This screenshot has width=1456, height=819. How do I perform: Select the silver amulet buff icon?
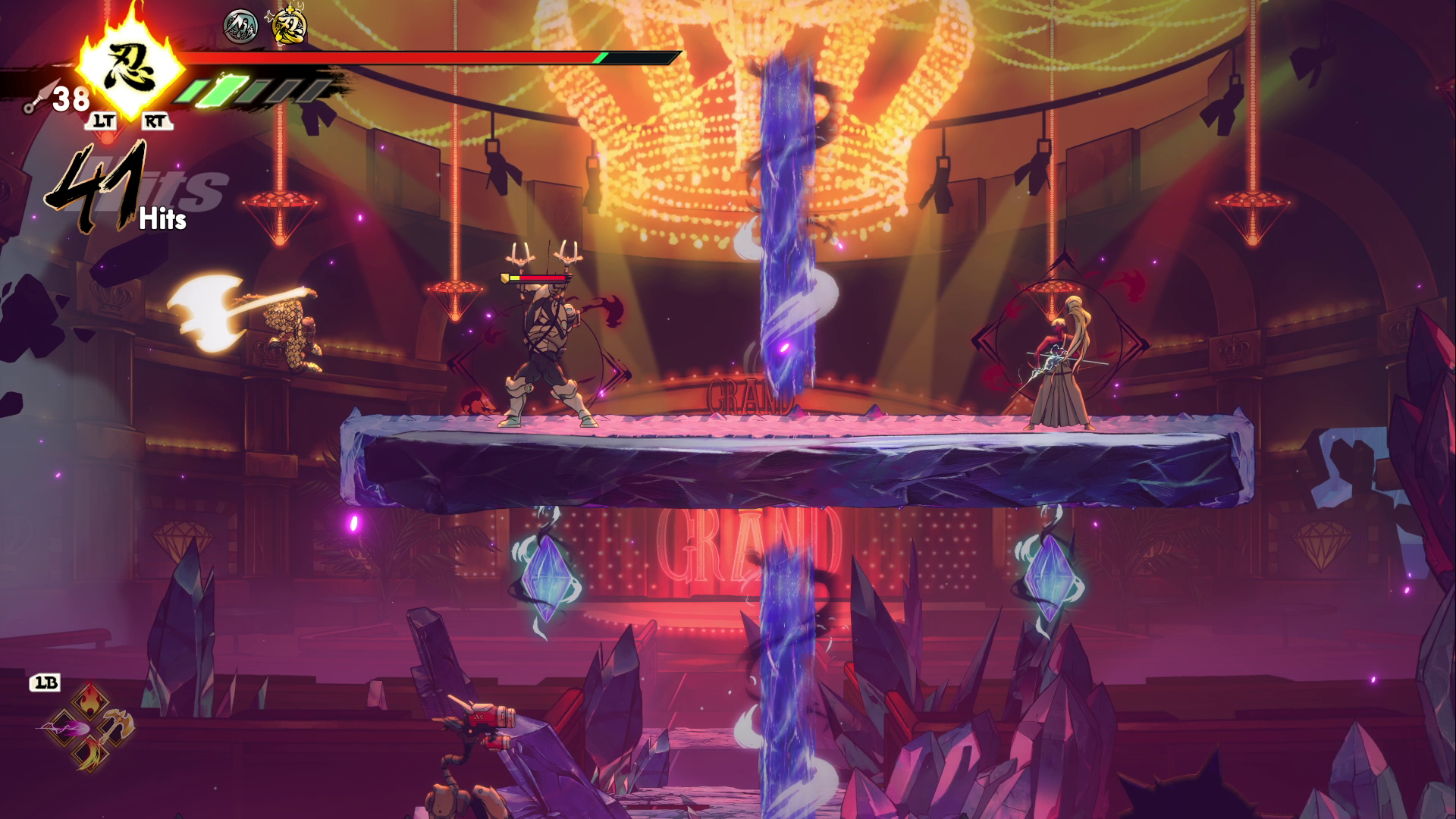pos(240,26)
